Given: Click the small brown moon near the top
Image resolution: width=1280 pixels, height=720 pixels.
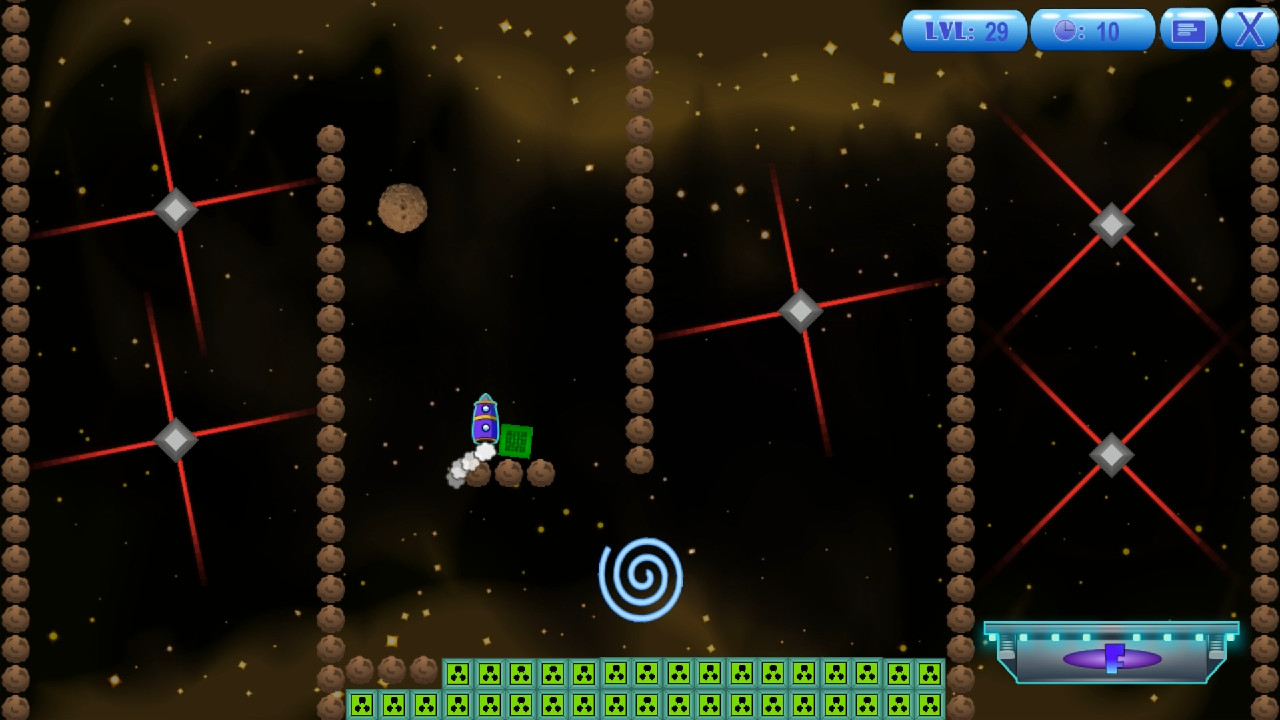Looking at the screenshot, I should pos(402,206).
